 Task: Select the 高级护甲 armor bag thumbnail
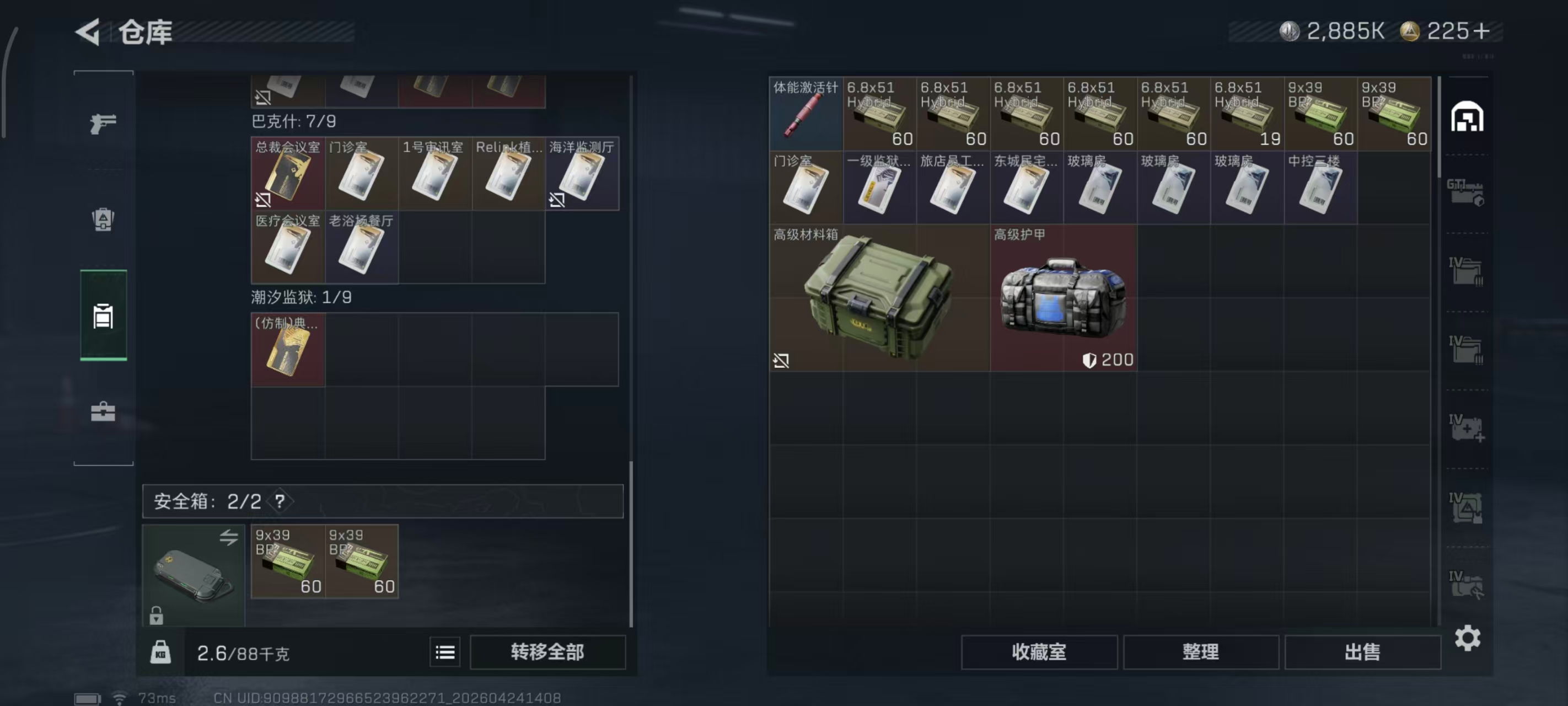1064,297
